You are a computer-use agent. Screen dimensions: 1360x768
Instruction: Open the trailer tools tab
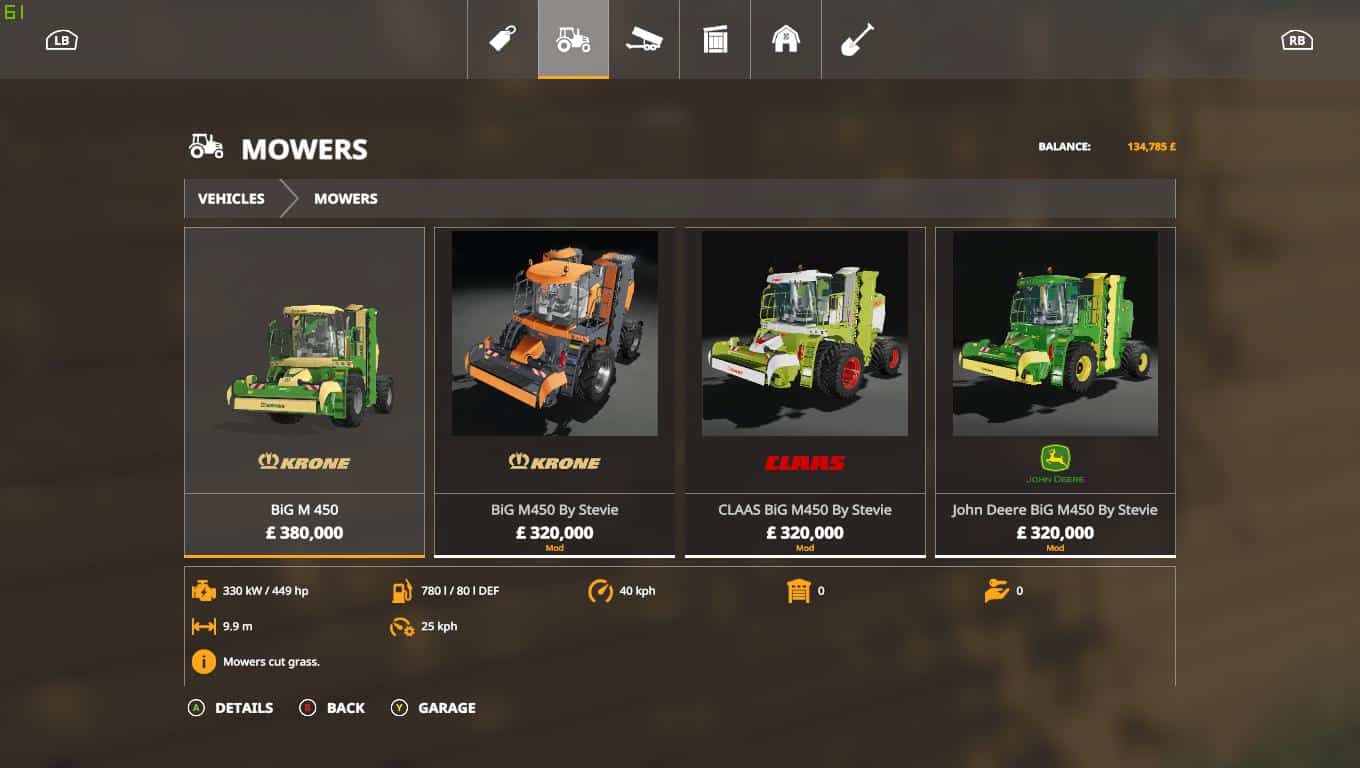(x=644, y=39)
